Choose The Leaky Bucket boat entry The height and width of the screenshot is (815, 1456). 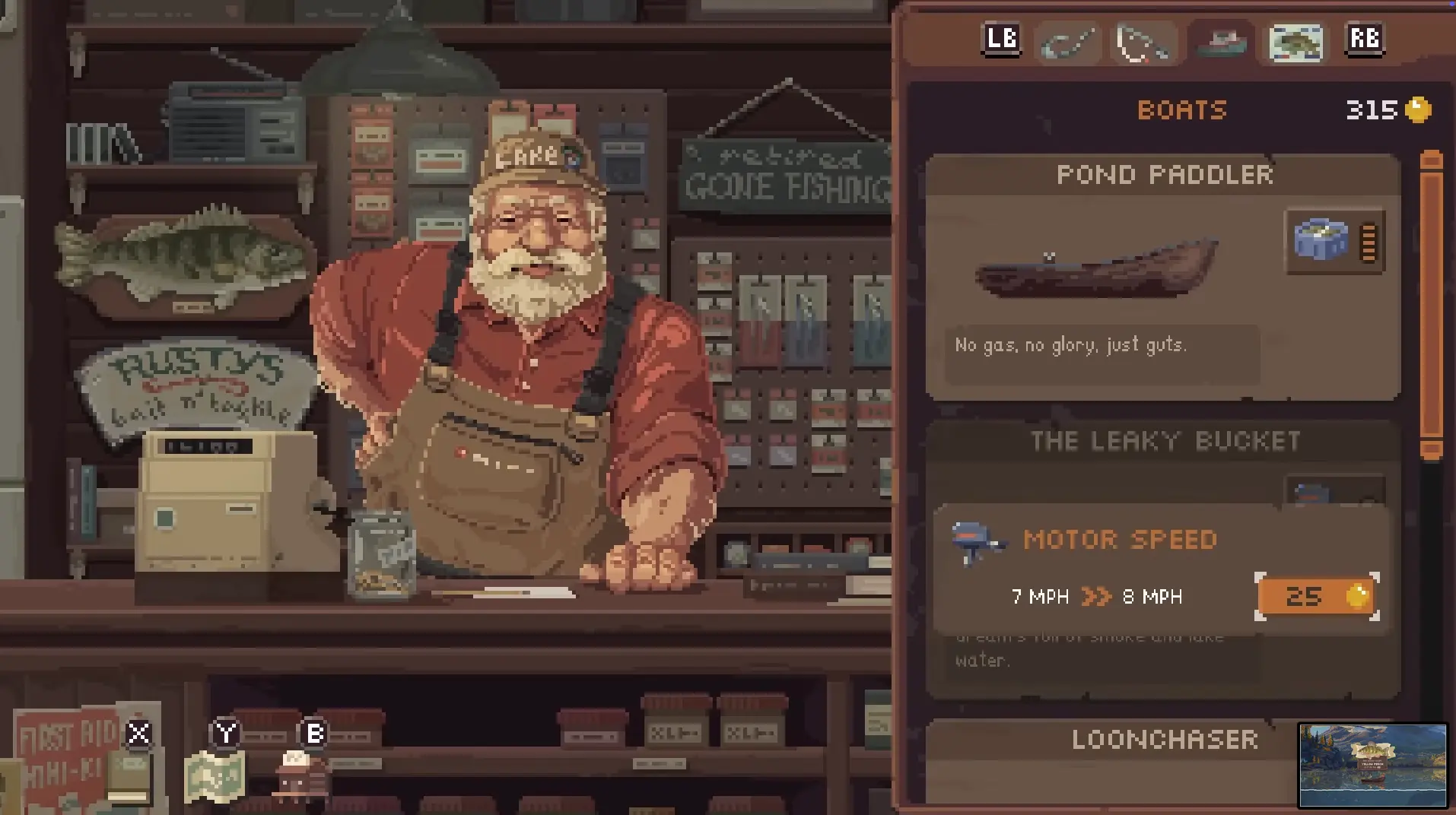click(x=1163, y=442)
